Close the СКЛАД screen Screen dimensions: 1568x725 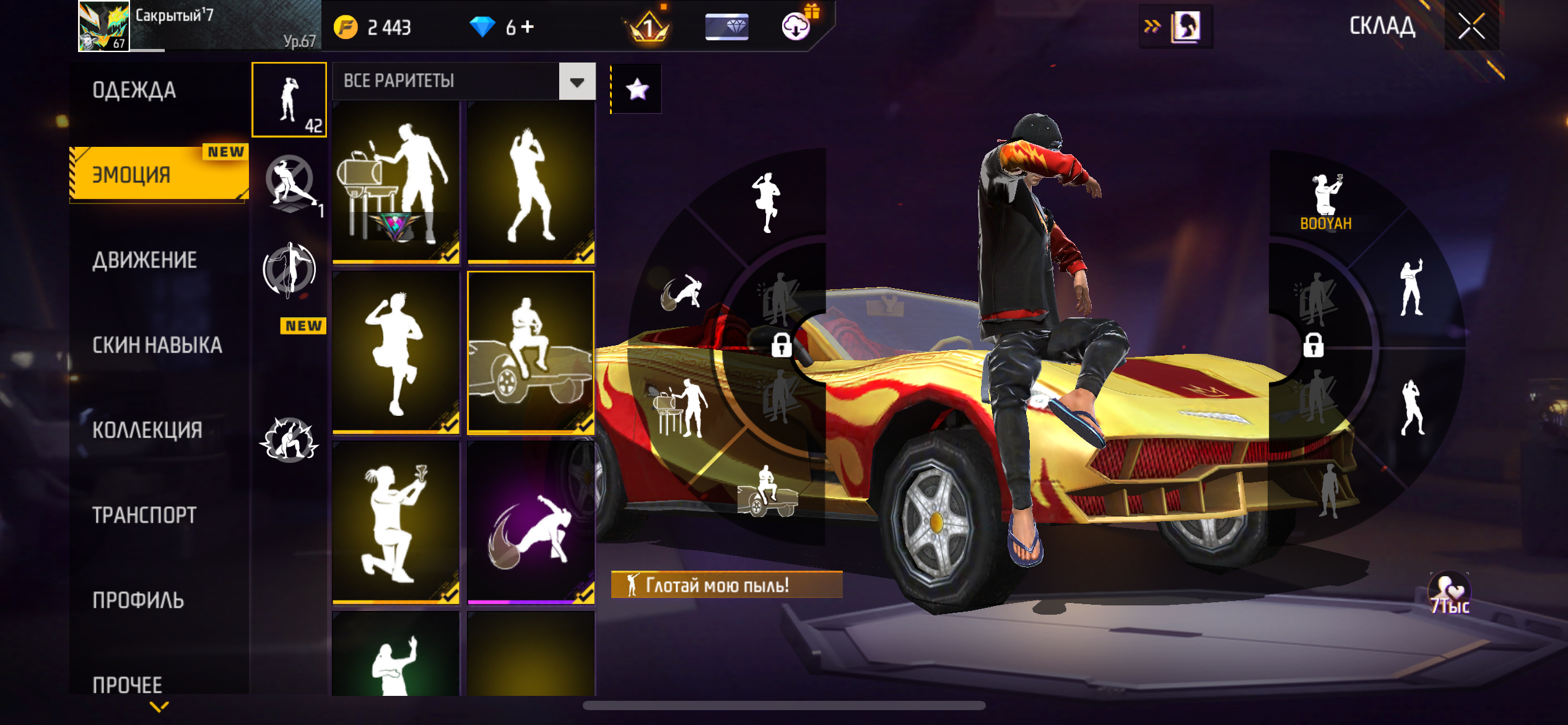[1471, 27]
